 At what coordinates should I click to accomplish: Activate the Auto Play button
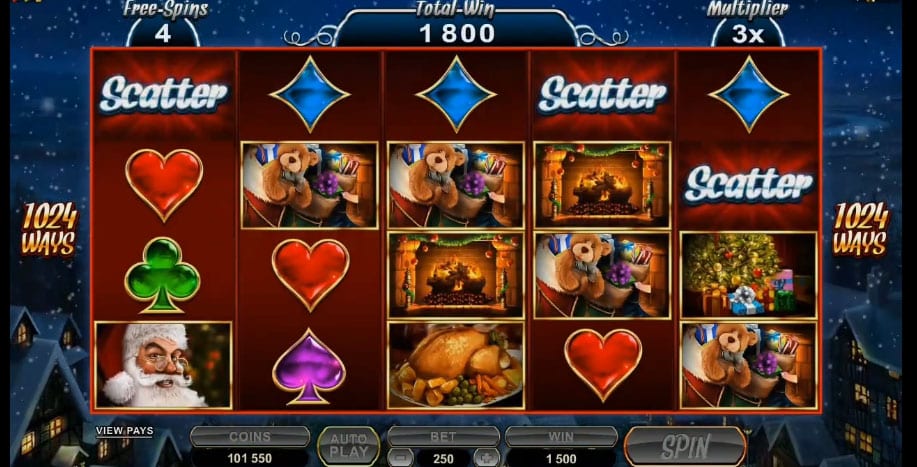(x=348, y=446)
